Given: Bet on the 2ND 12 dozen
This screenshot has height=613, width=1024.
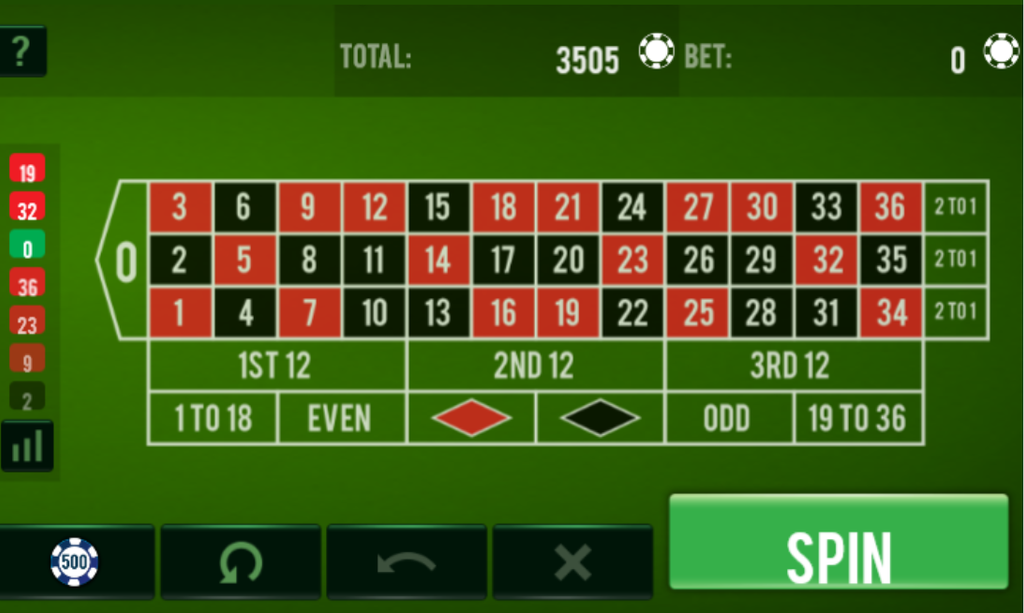Looking at the screenshot, I should coord(535,366).
